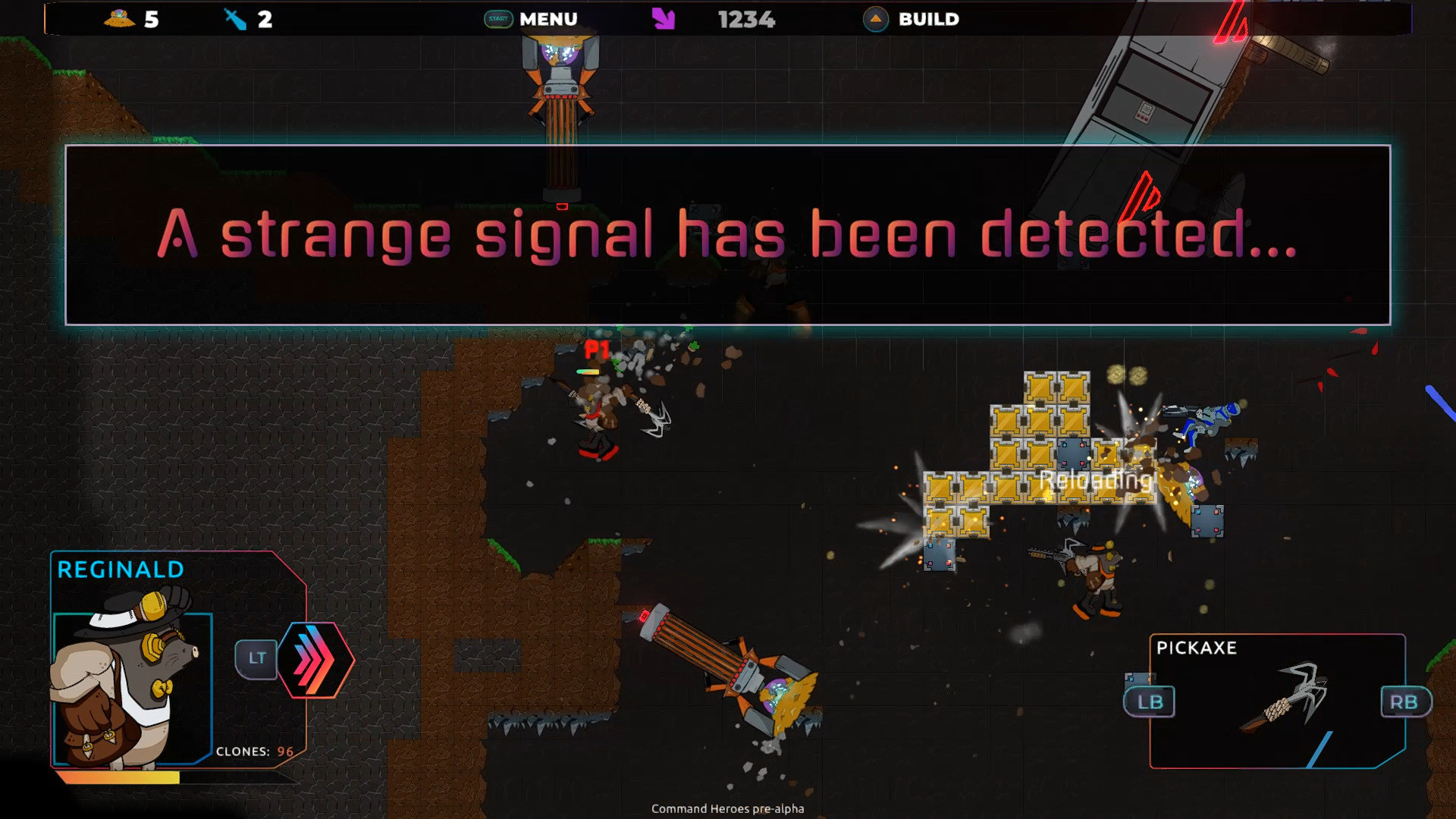
Task: Activate the chevron dash ability icon
Action: (x=313, y=659)
